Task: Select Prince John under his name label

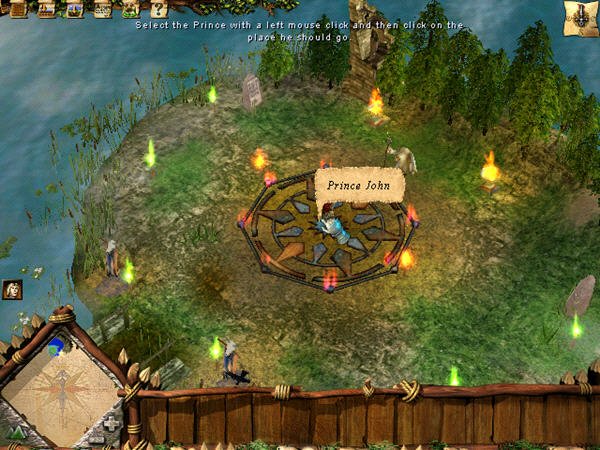Action: click(333, 226)
